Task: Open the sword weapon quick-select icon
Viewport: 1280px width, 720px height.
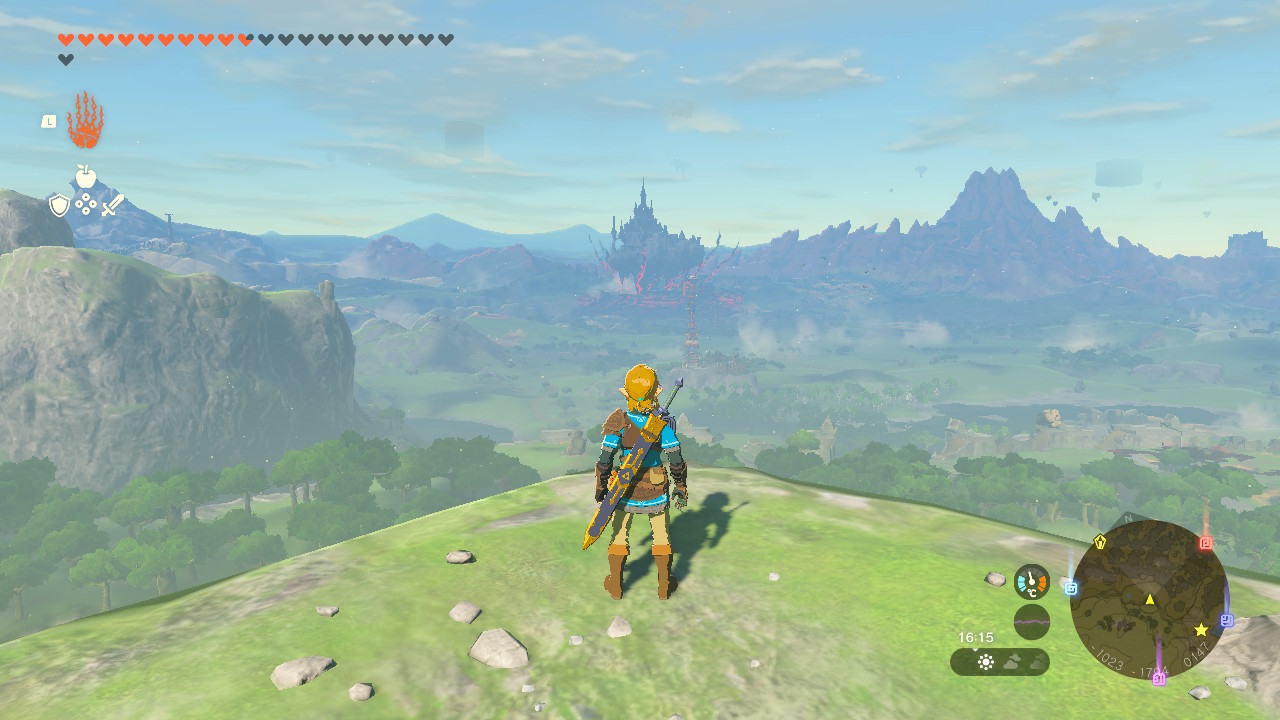Action: (112, 205)
